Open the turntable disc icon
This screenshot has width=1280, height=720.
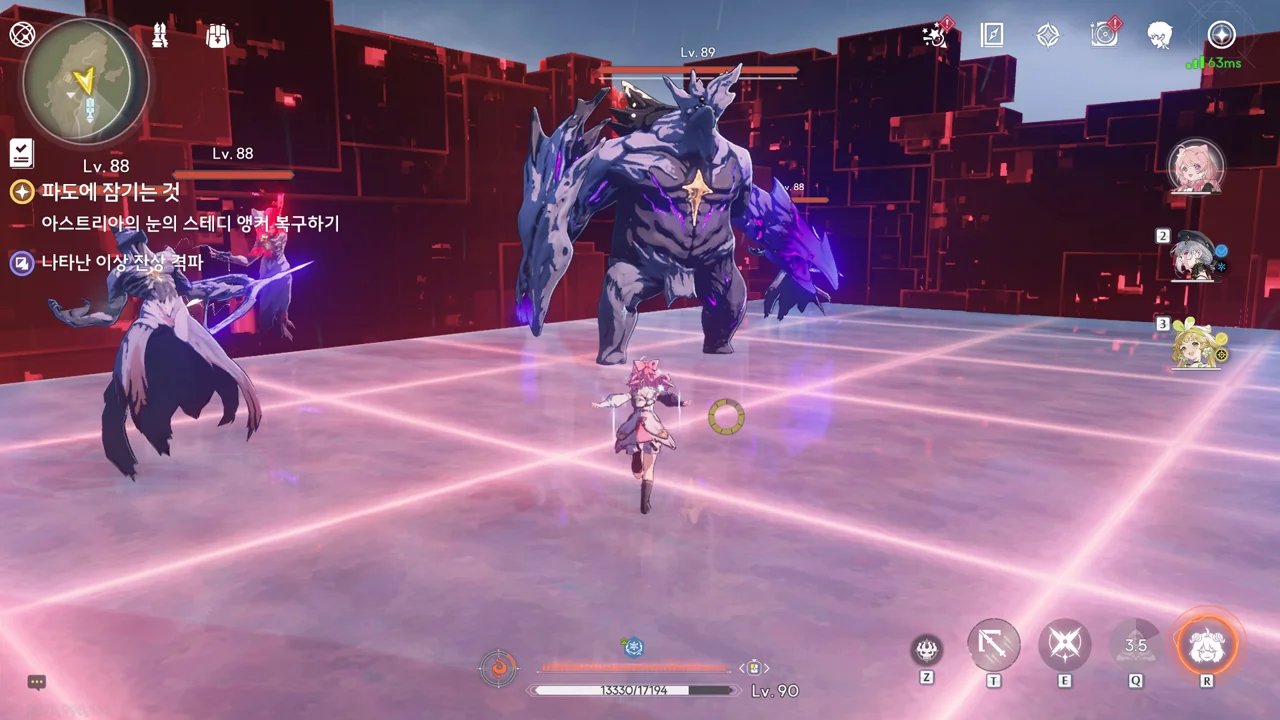click(1104, 35)
